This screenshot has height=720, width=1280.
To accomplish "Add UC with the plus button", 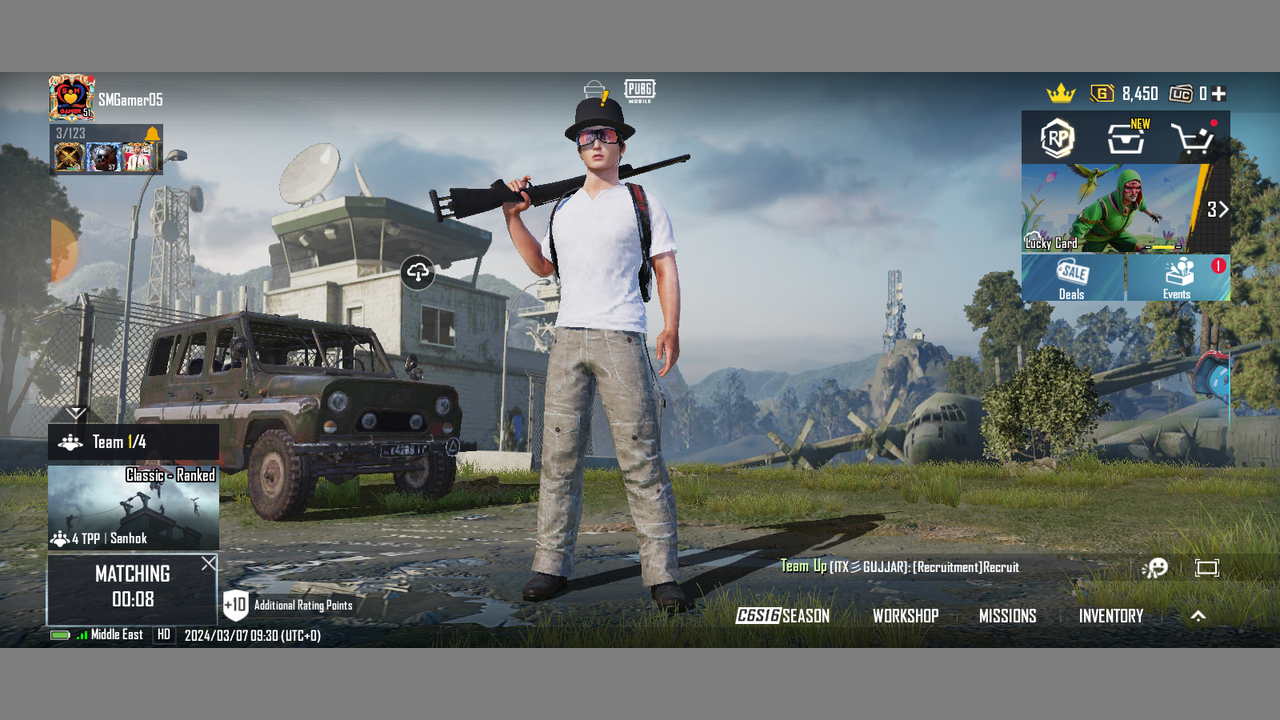I will 1219,94.
